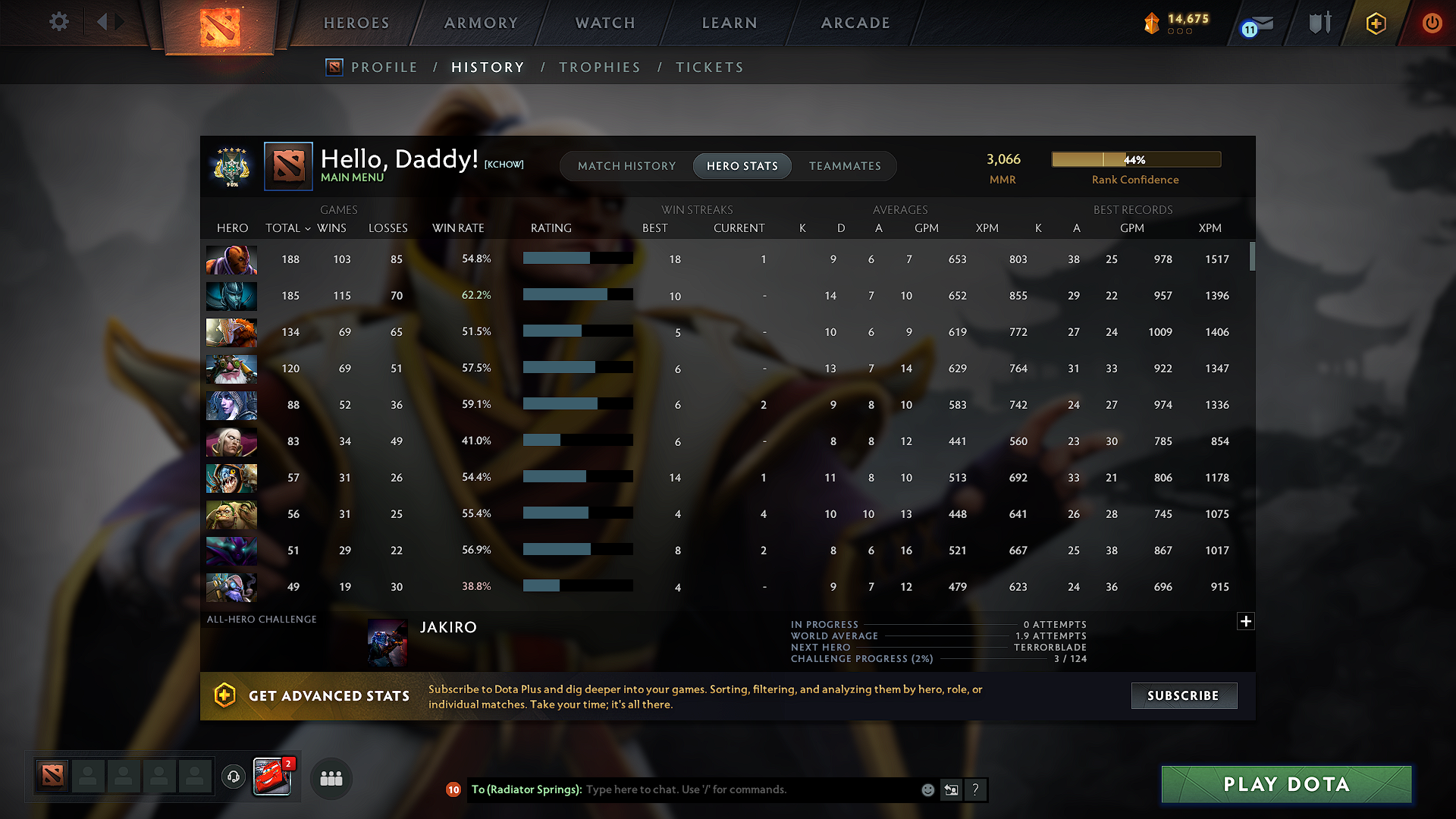
Task: Select the MATCH HISTORY view
Action: (x=626, y=166)
